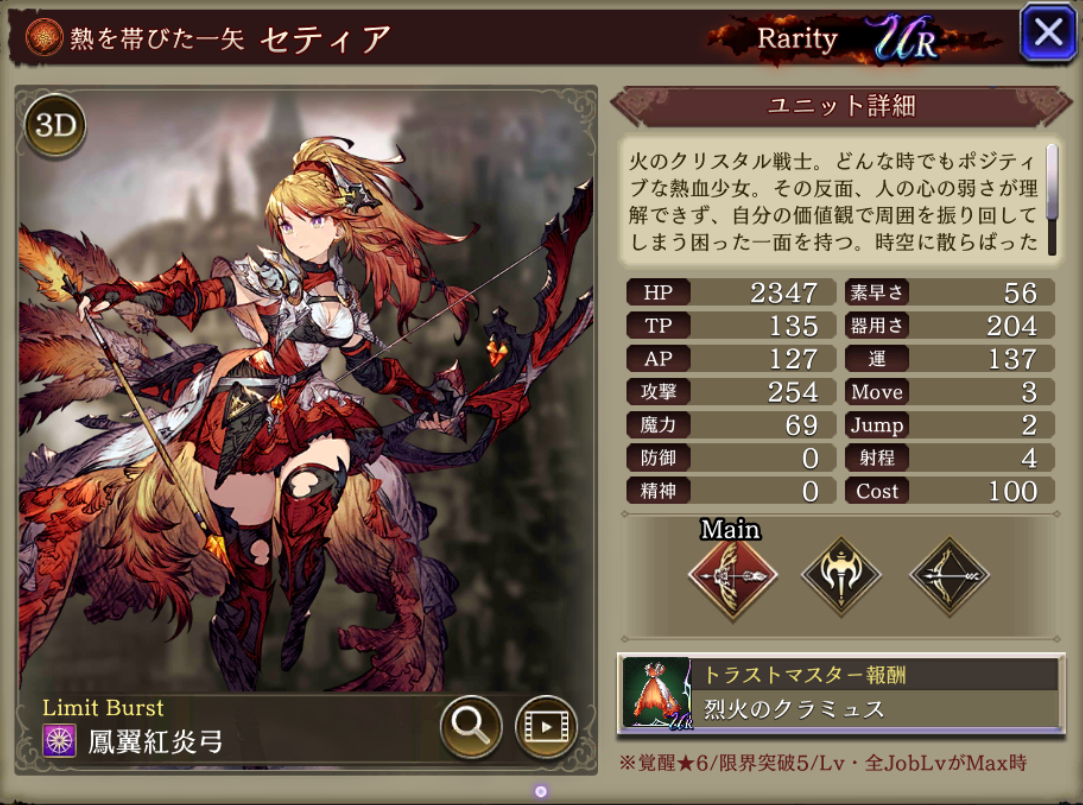Screen dimensions: 1083x805
Task: Tap the Limit Burst 鳳翼紅炎弓 skill icon
Action: (x=58, y=741)
